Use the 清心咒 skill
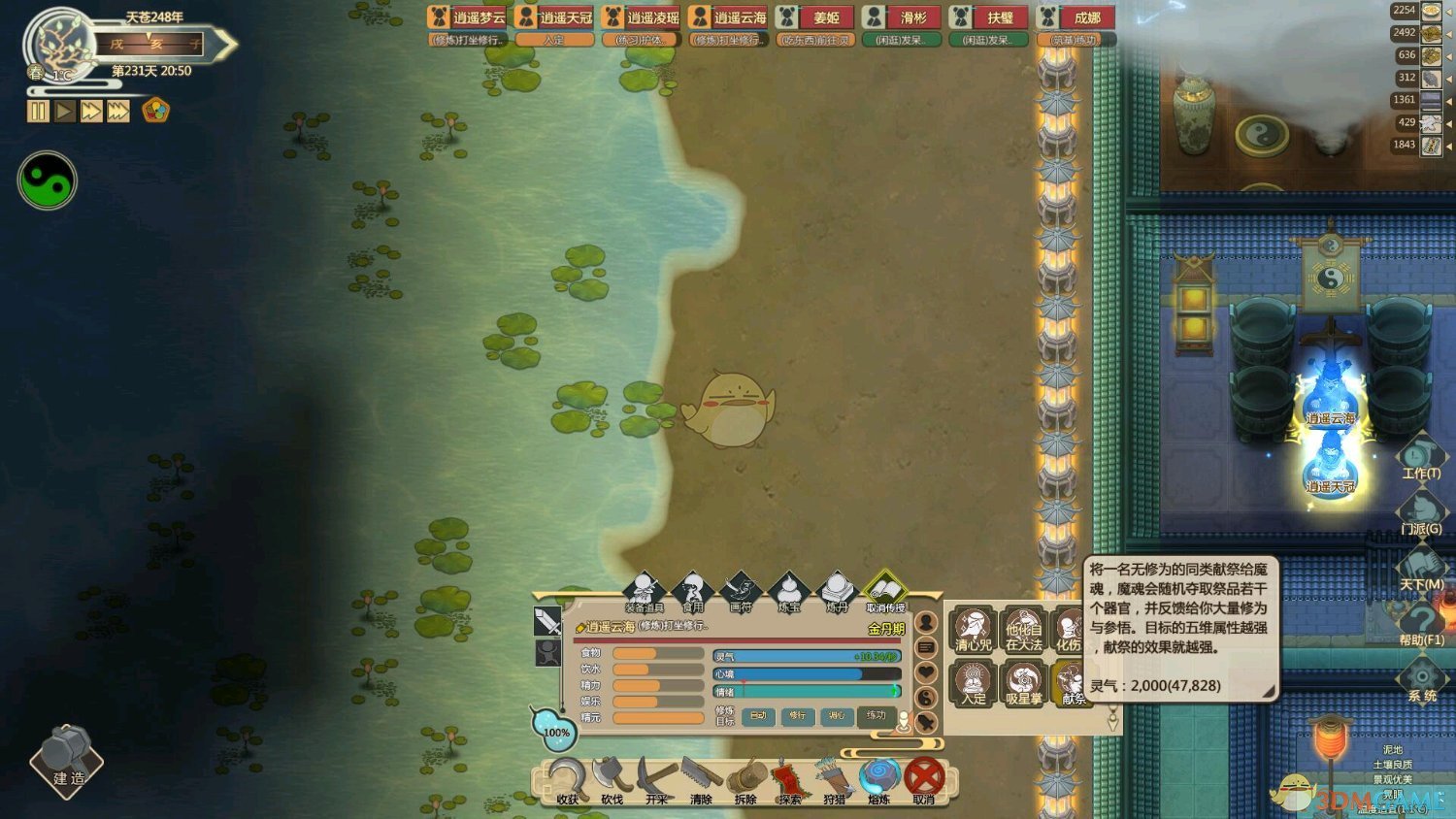1456x819 pixels. 973,629
